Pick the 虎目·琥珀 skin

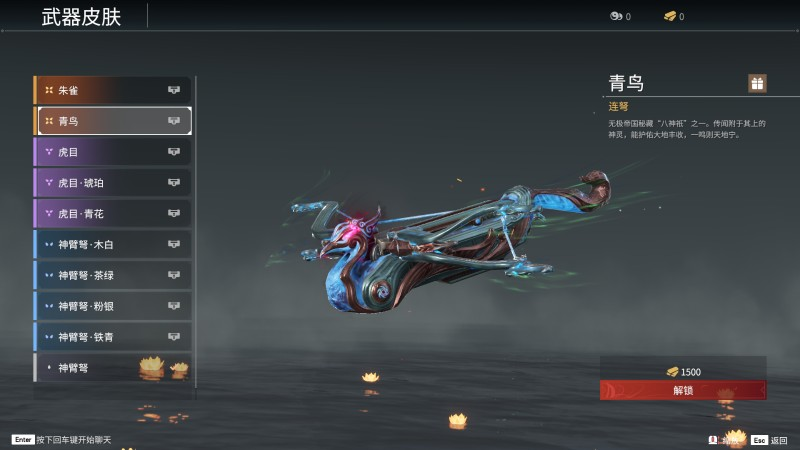tap(112, 183)
